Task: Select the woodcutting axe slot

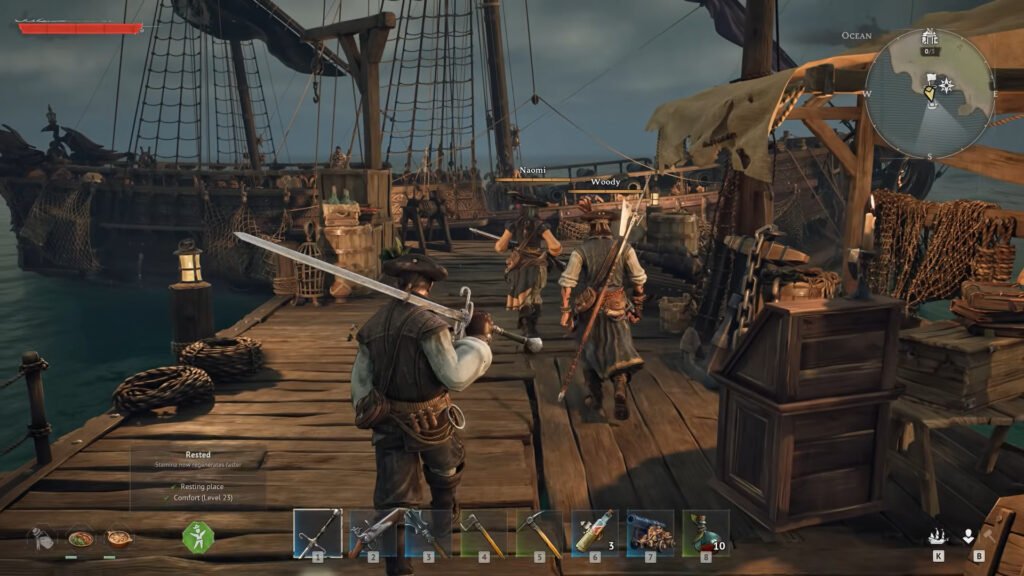Action: (484, 532)
